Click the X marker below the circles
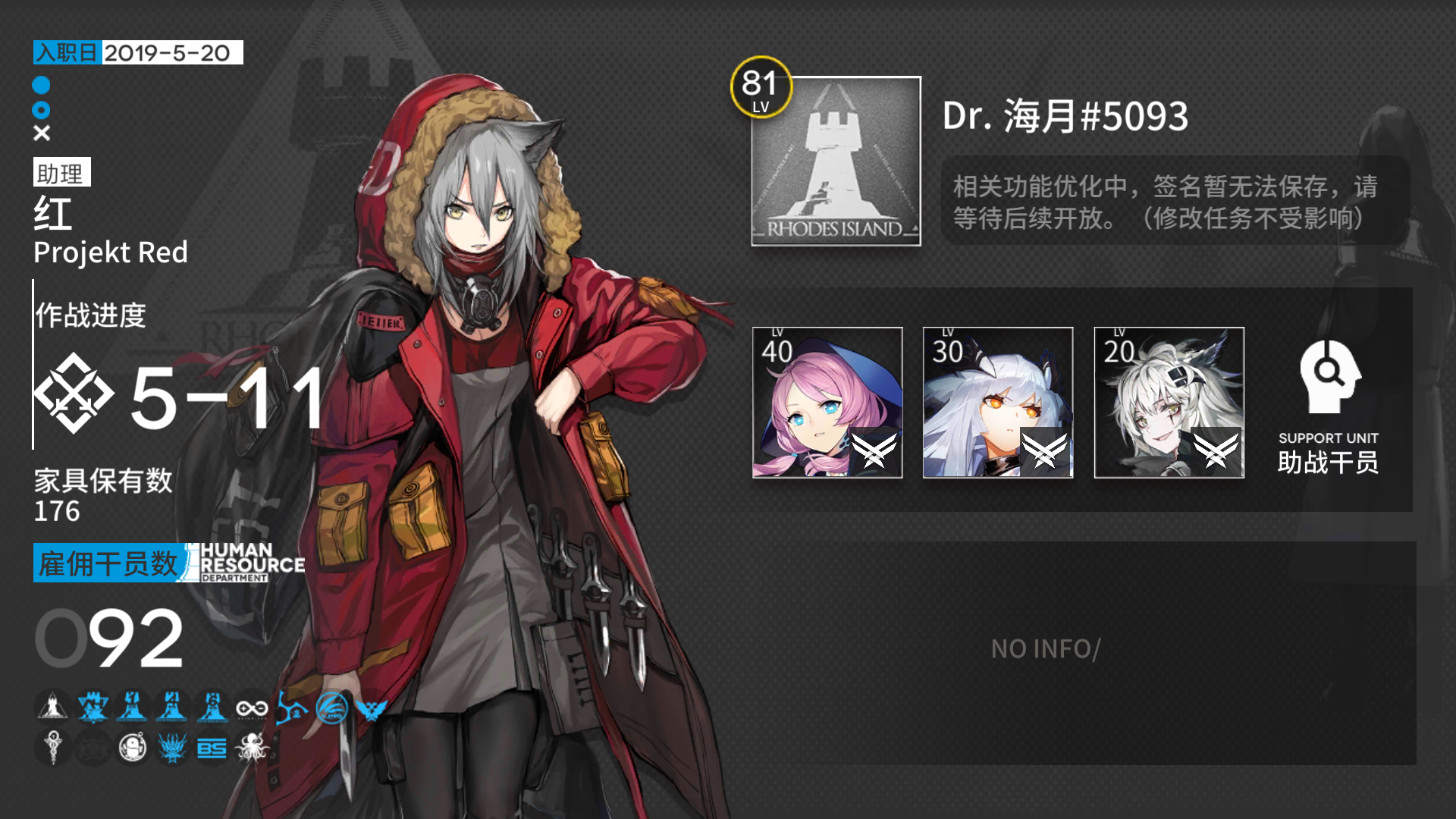 [x=42, y=133]
